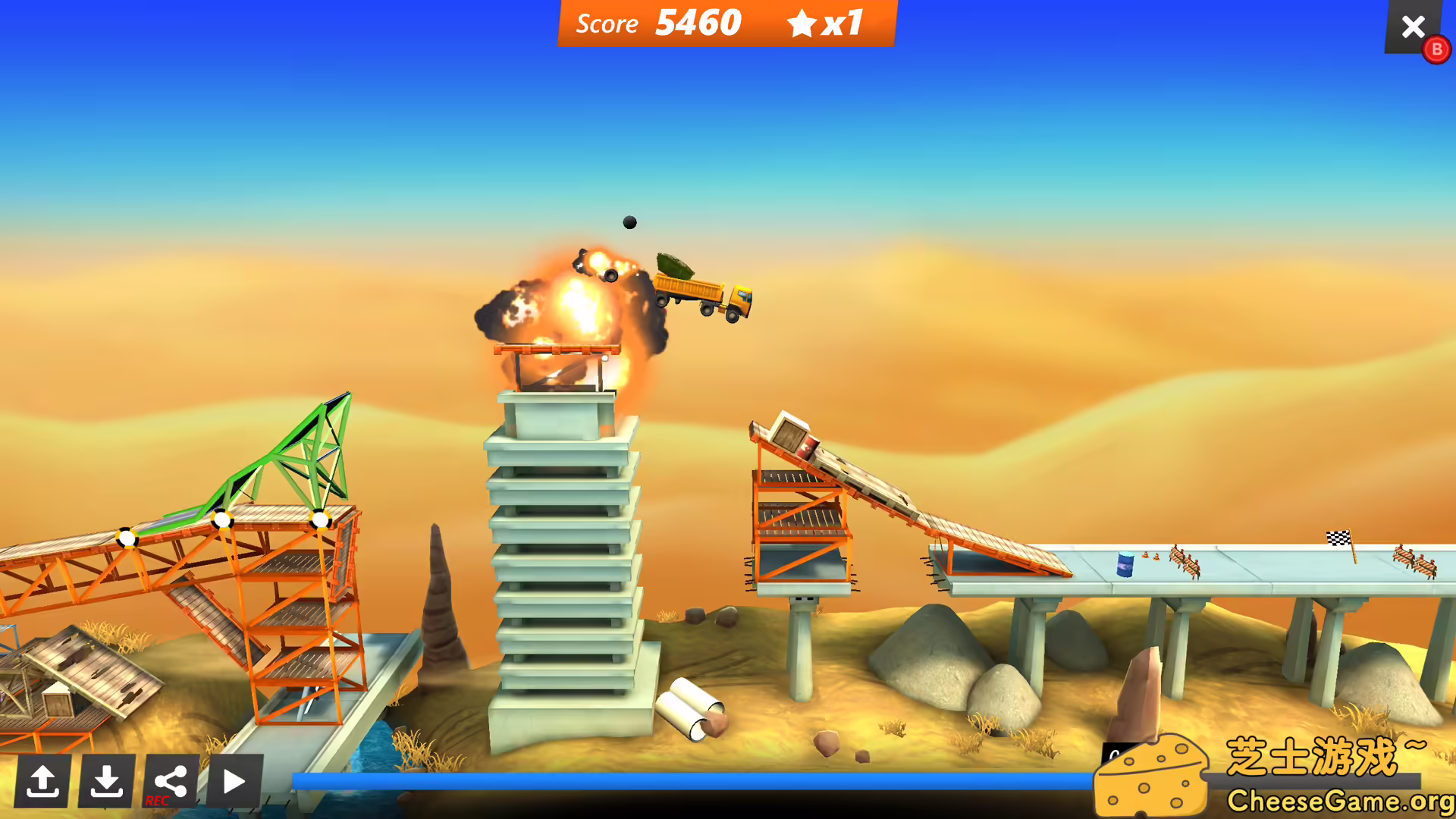Exit the level with the X button
Viewport: 1456px width, 819px height.
(x=1413, y=27)
